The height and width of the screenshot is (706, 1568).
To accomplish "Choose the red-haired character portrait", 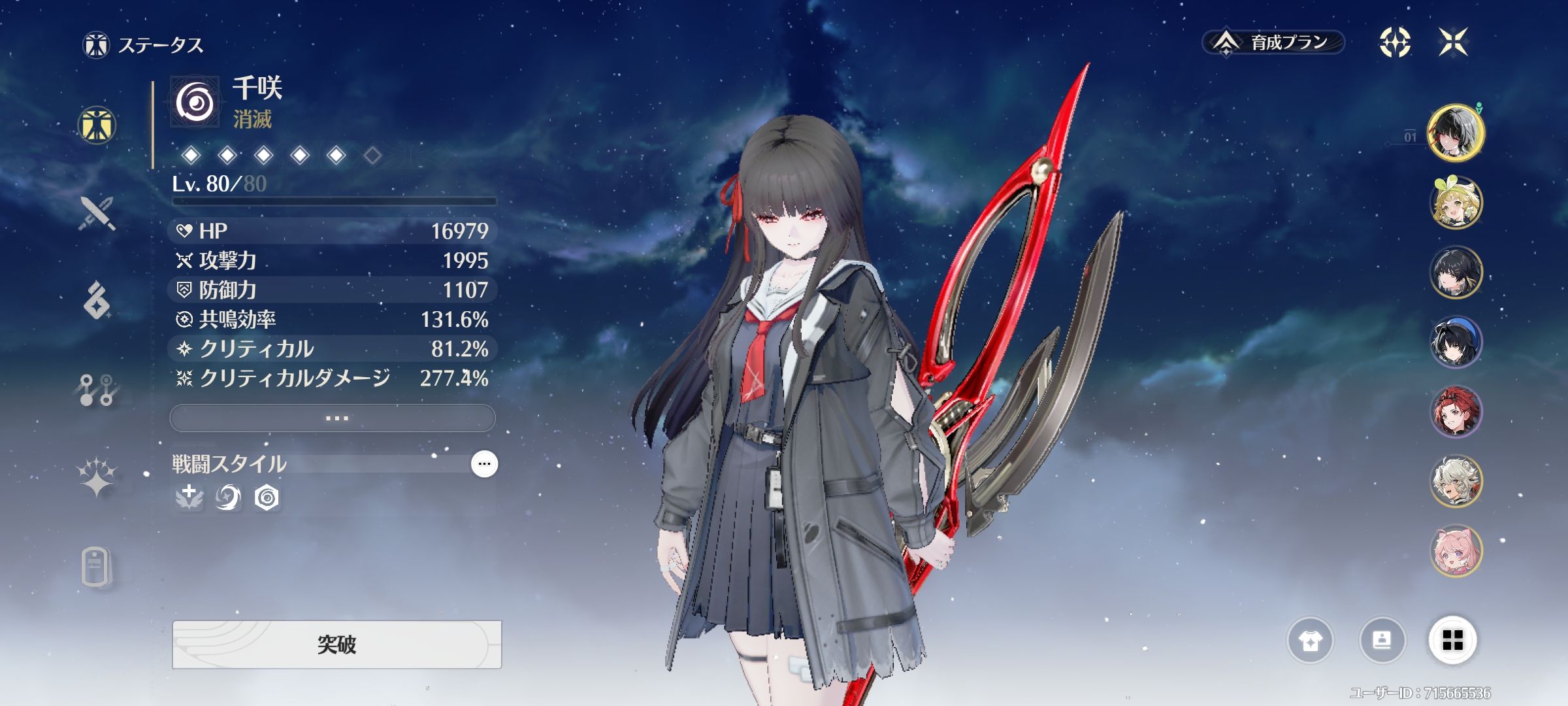I will tap(1456, 412).
